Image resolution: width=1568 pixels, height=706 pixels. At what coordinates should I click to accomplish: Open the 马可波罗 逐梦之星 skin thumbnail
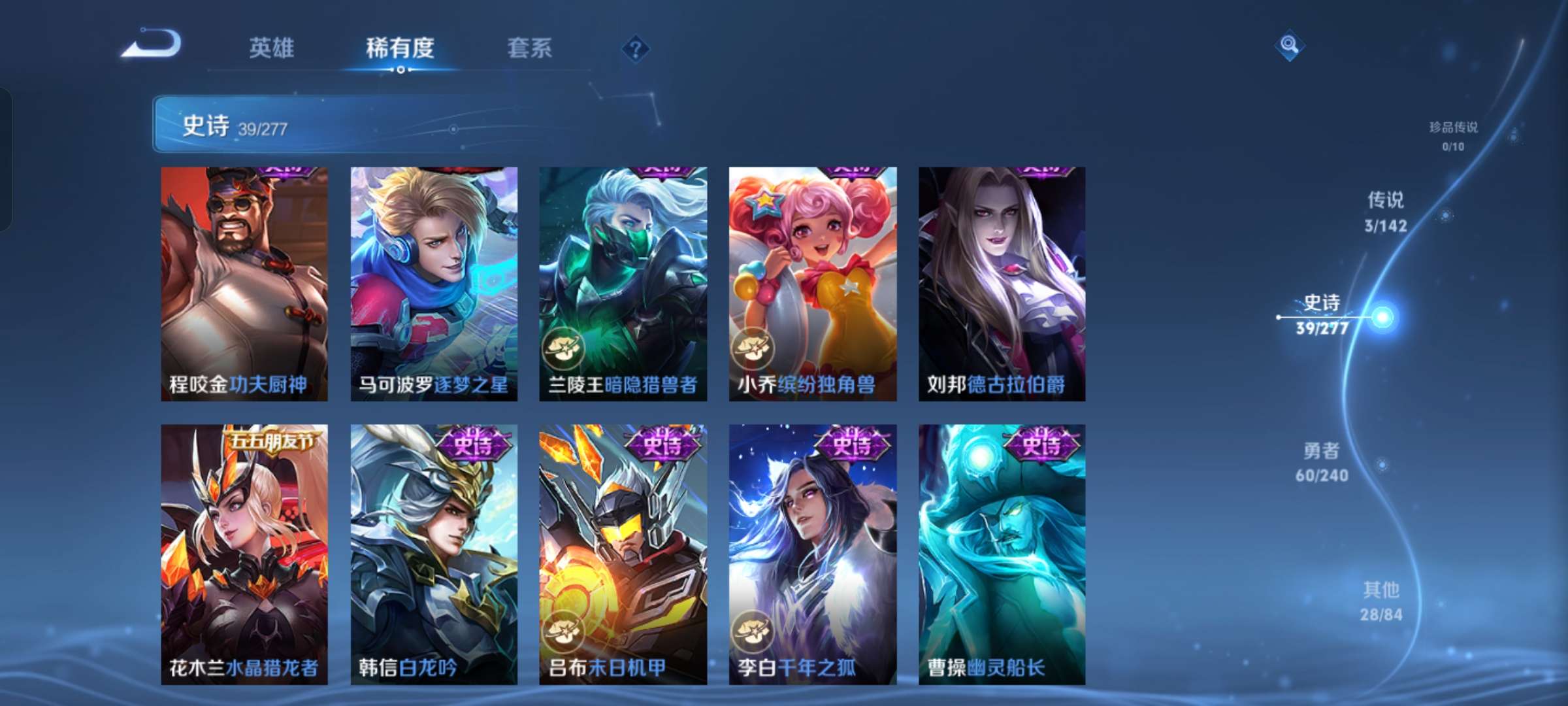pyautogui.click(x=433, y=281)
